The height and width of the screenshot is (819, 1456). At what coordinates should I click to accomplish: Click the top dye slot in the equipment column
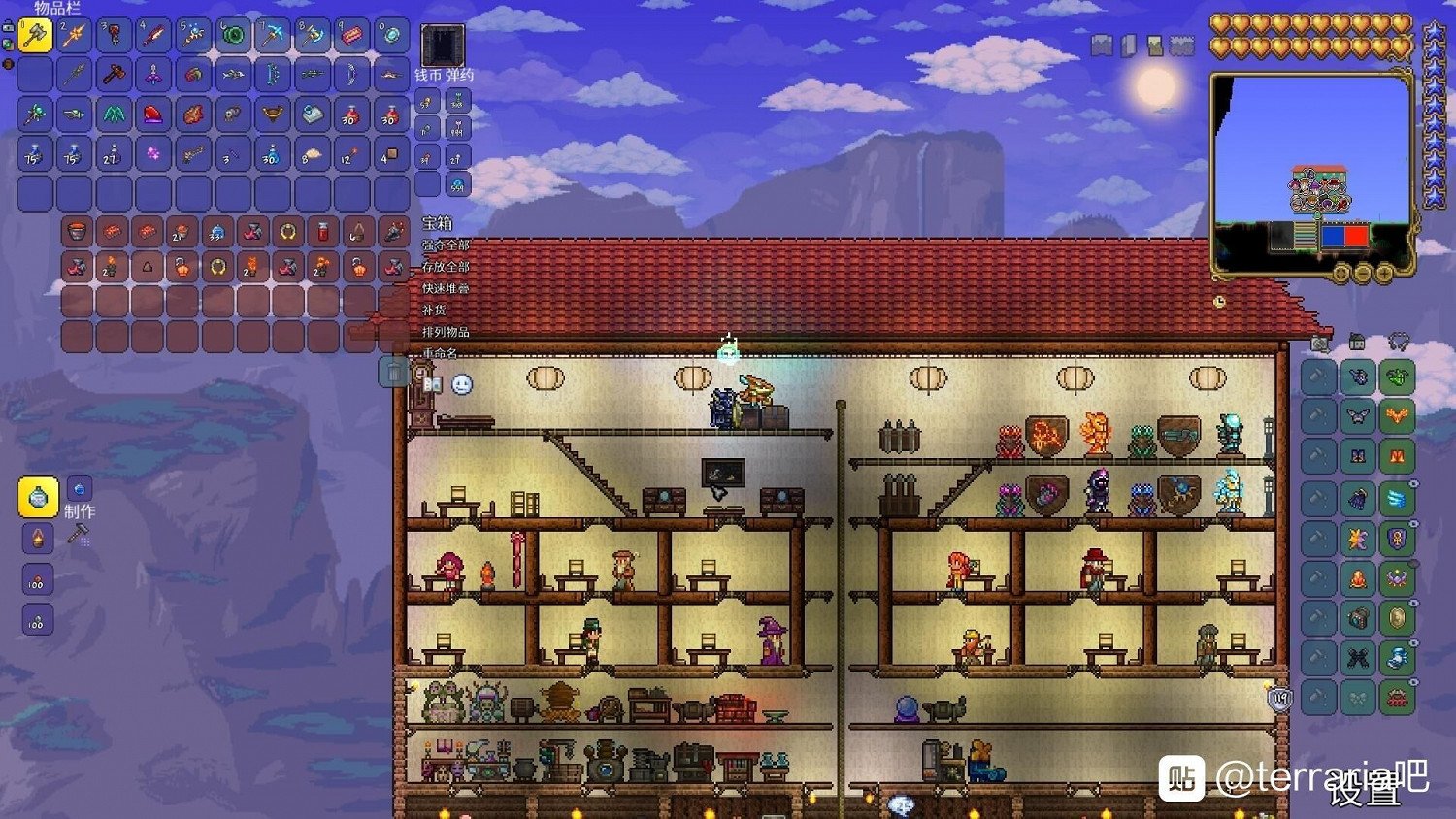(x=1317, y=377)
